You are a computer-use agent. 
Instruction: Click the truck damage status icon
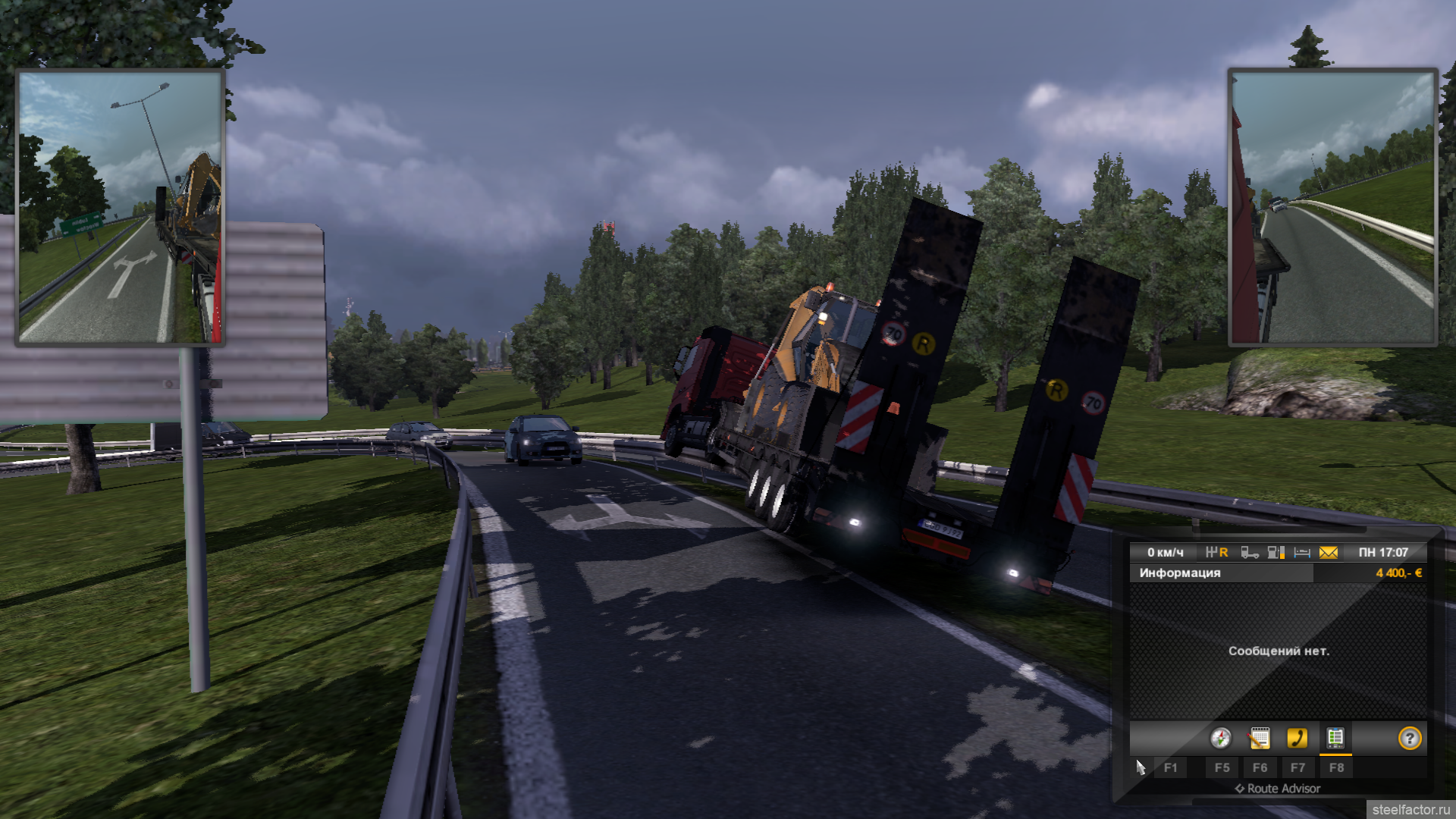click(x=1249, y=553)
